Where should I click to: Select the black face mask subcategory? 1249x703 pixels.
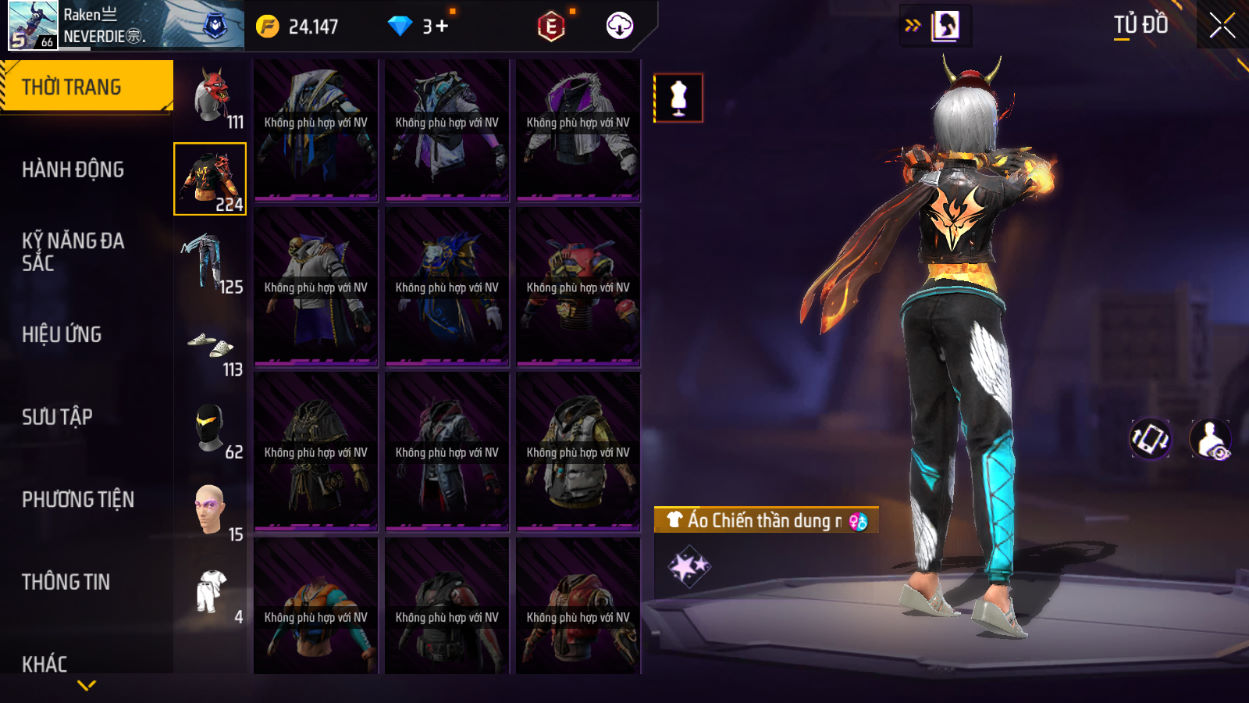(x=210, y=428)
